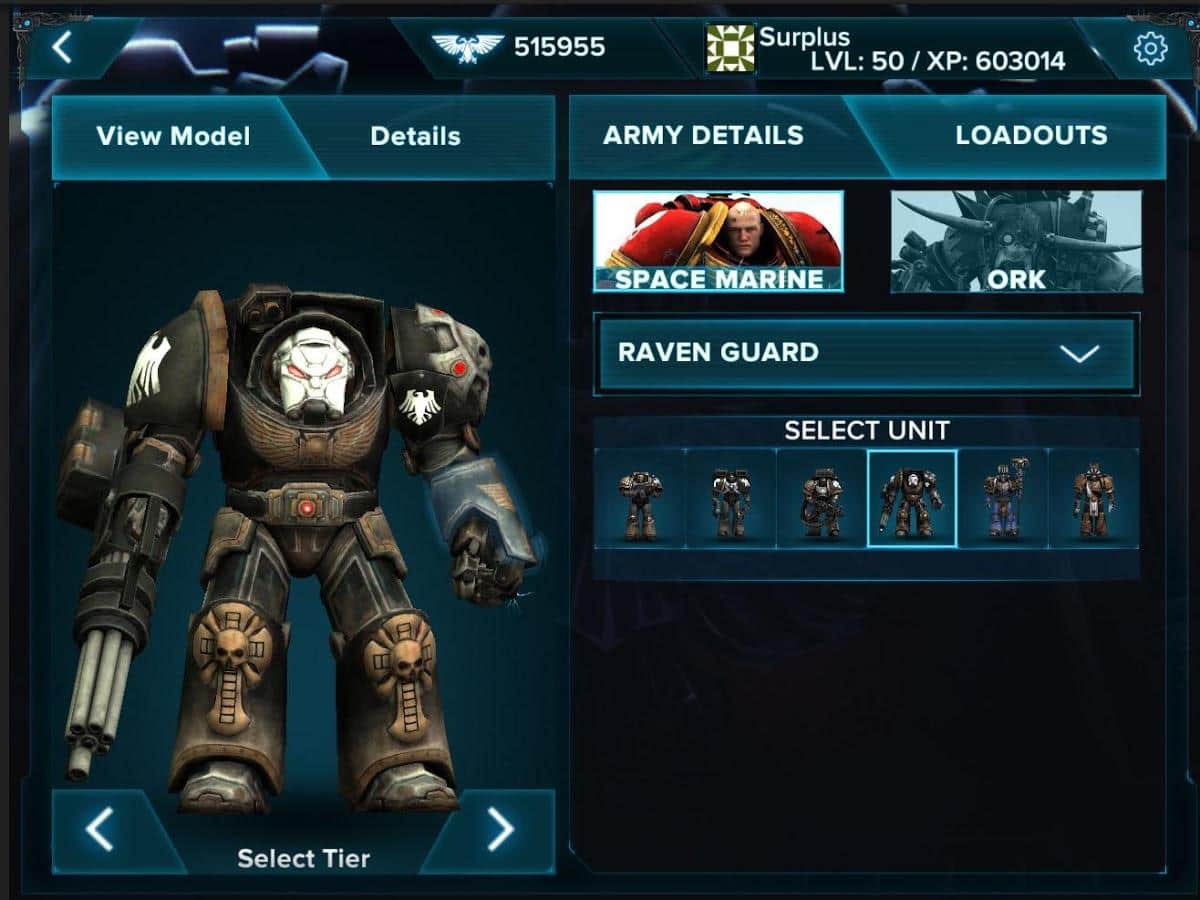Advance to the next tier

[x=500, y=828]
